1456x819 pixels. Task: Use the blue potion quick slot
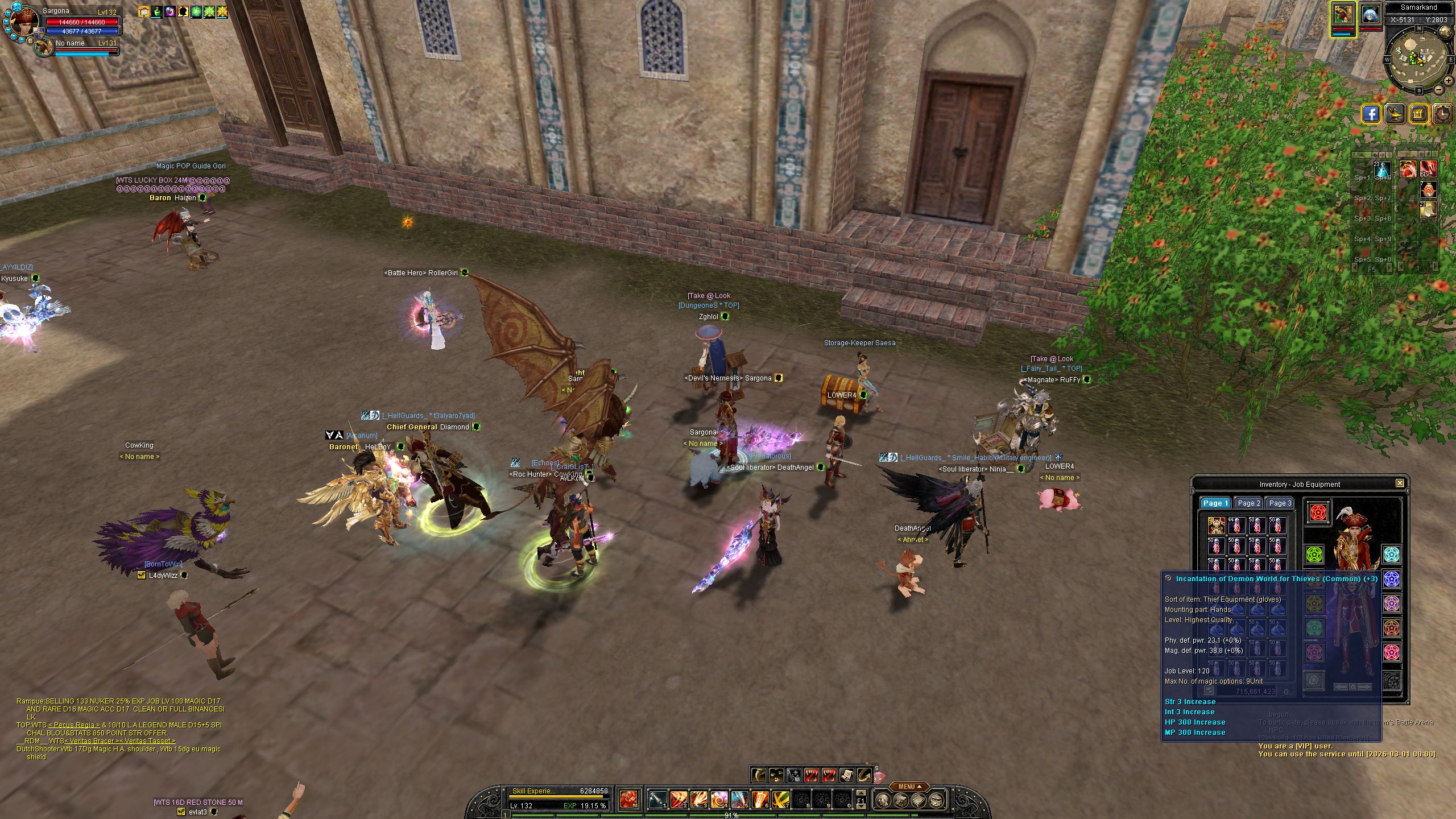click(1382, 170)
